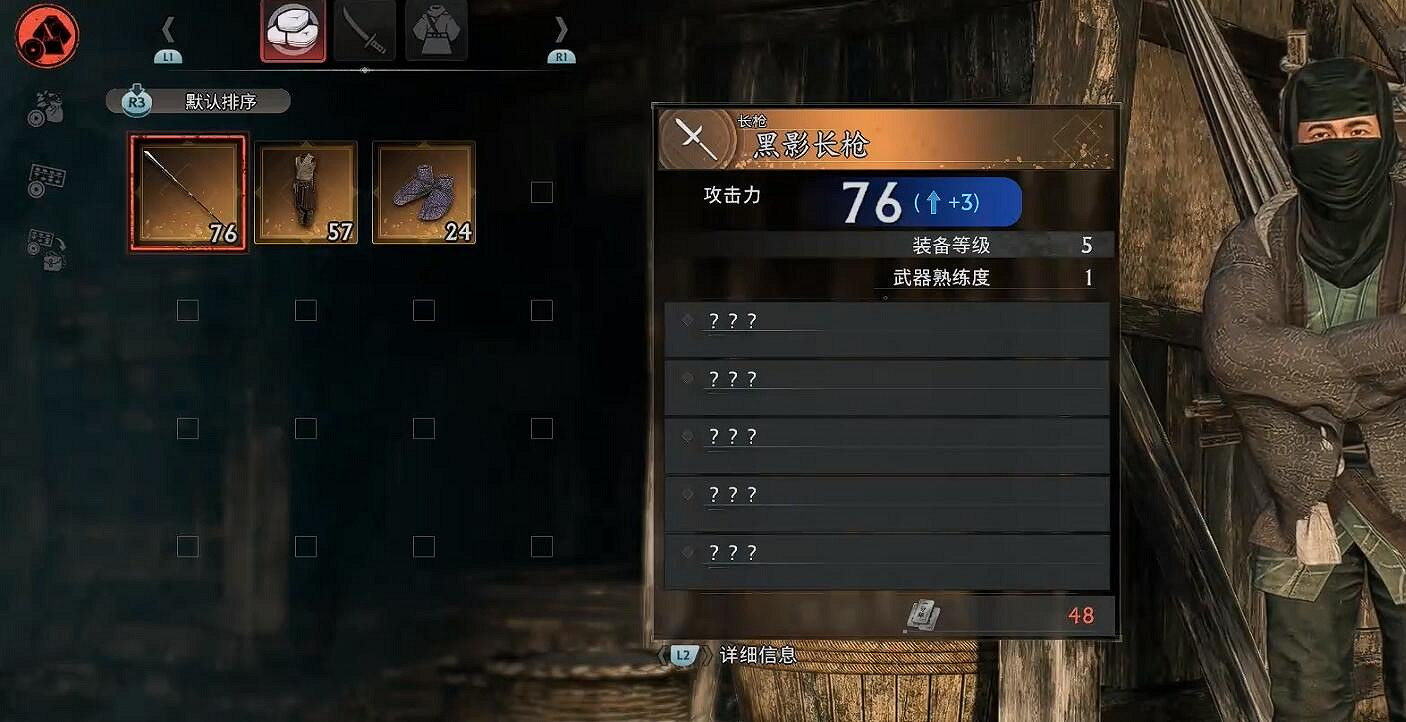Click the right R1 page arrow
Viewport: 1406px width, 722px height.
pos(561,30)
